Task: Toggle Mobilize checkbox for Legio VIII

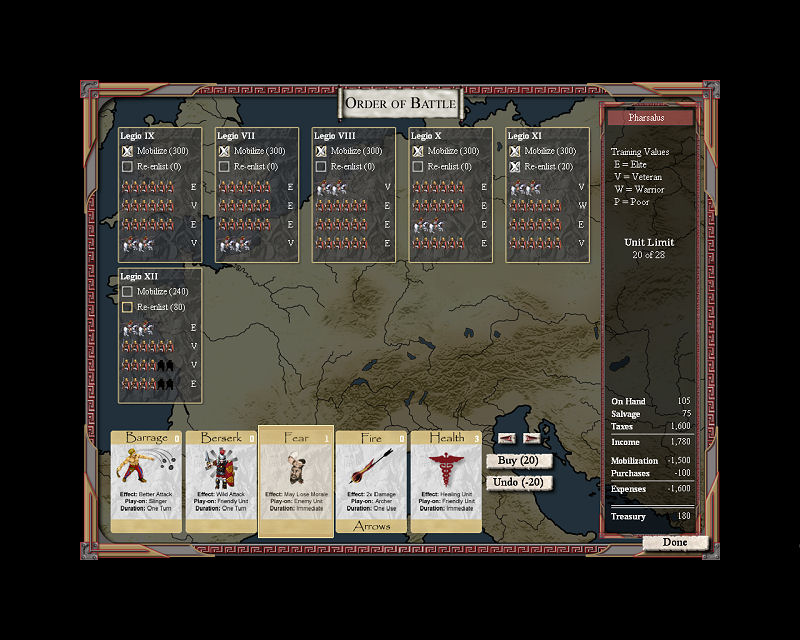Action: (321, 151)
